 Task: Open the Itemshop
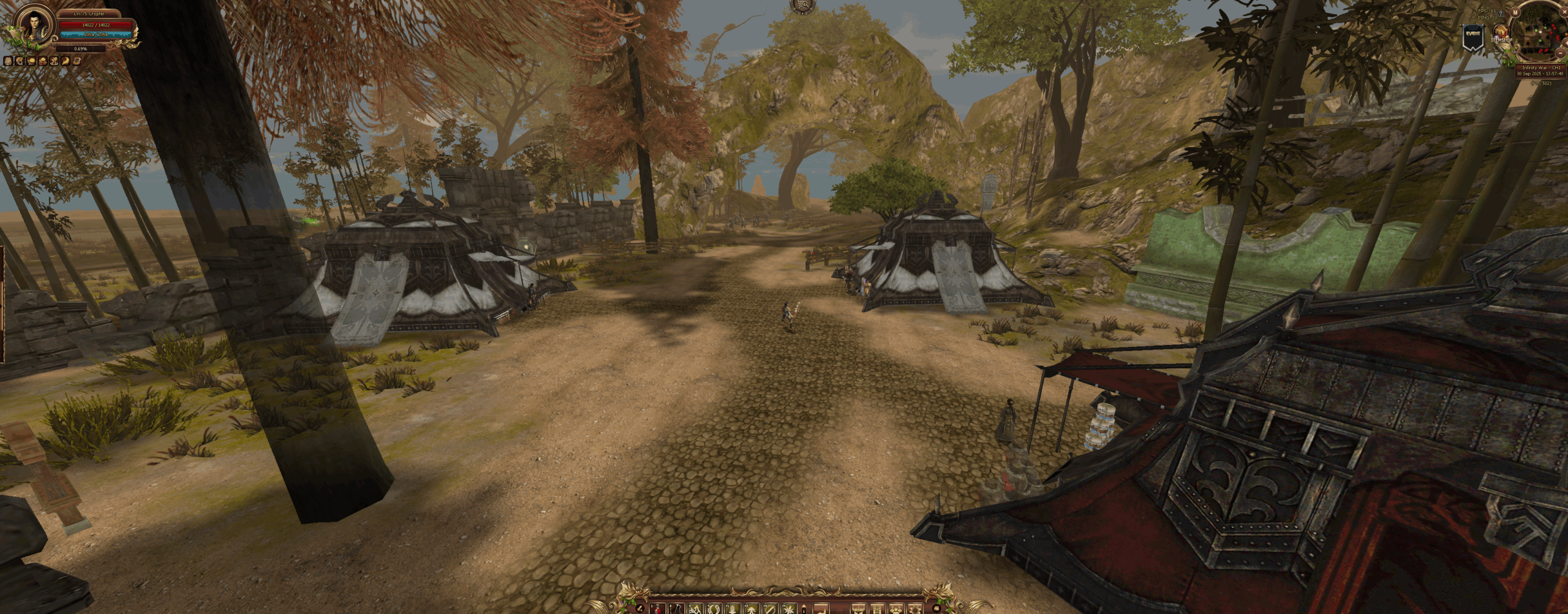(1501, 32)
